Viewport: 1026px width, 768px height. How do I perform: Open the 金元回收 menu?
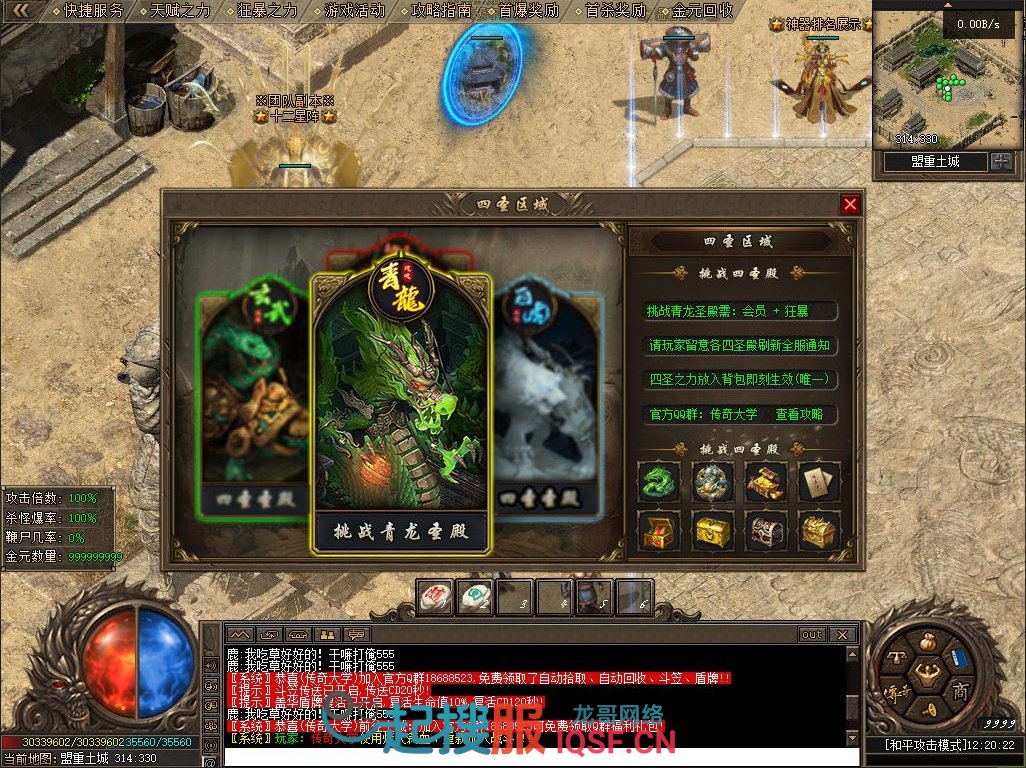point(702,11)
